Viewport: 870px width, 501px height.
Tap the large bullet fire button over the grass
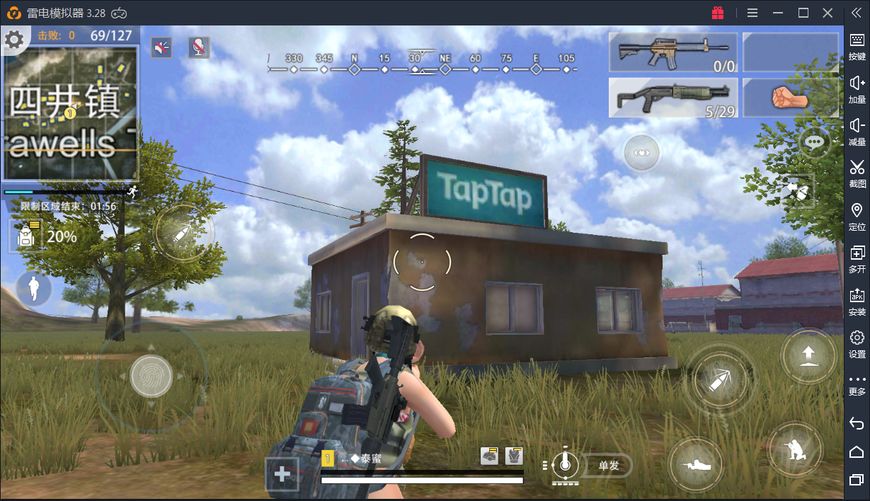(x=719, y=379)
